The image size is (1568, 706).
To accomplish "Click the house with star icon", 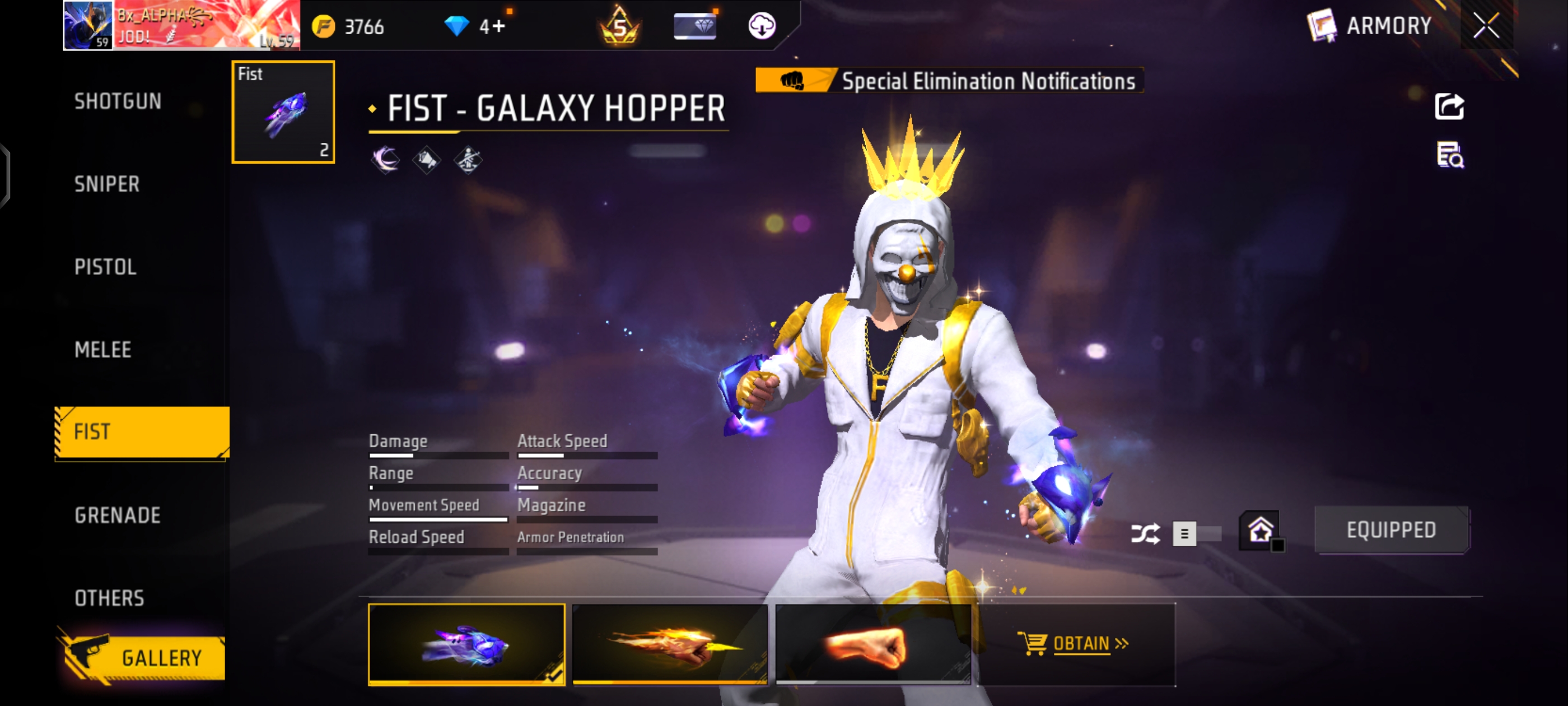I will 1260,530.
